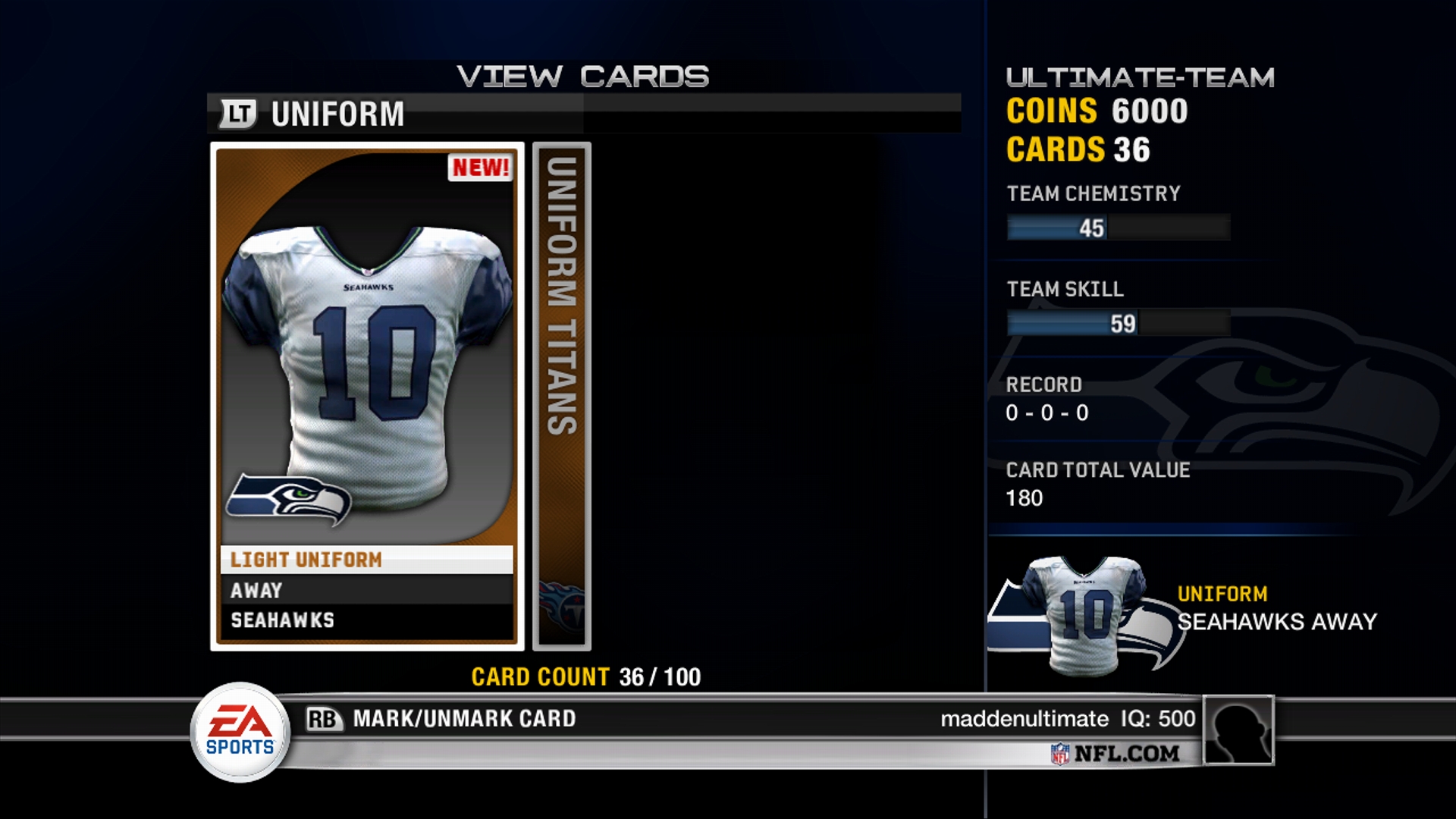Open the NFL.com logo link
This screenshot has width=1456, height=819.
coord(1116,753)
